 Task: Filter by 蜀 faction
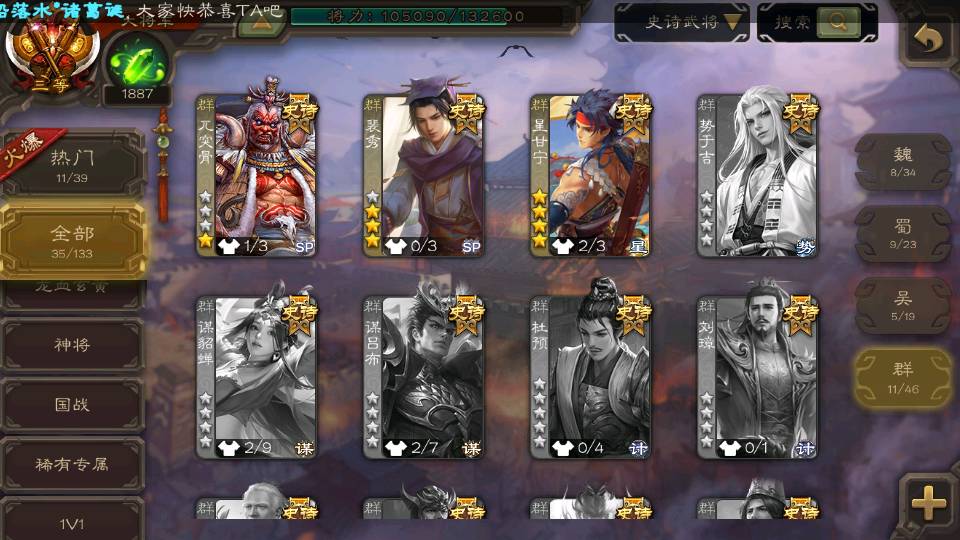click(x=902, y=233)
